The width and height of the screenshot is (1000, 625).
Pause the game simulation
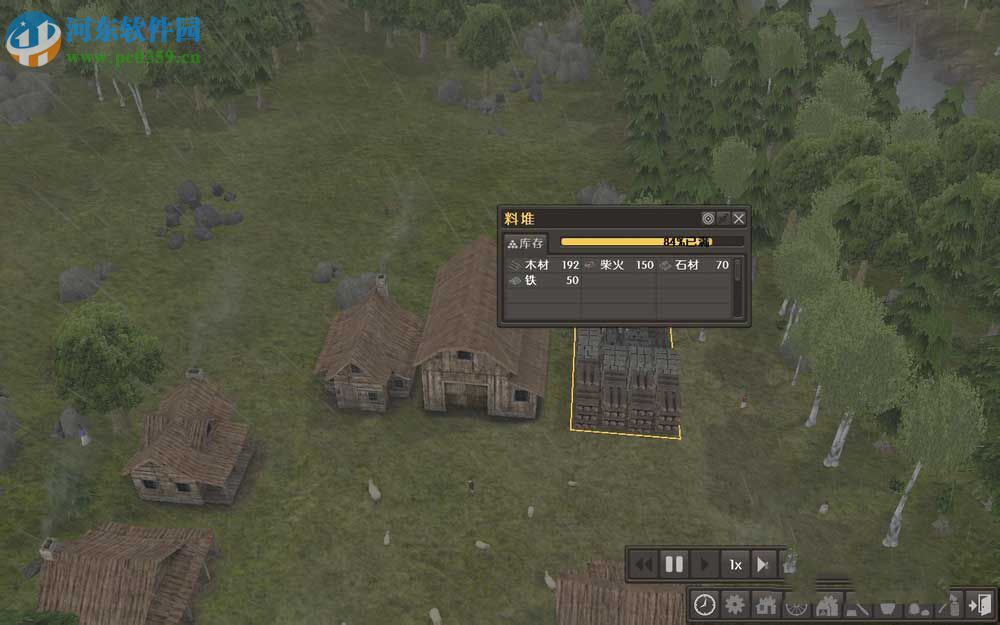[674, 565]
